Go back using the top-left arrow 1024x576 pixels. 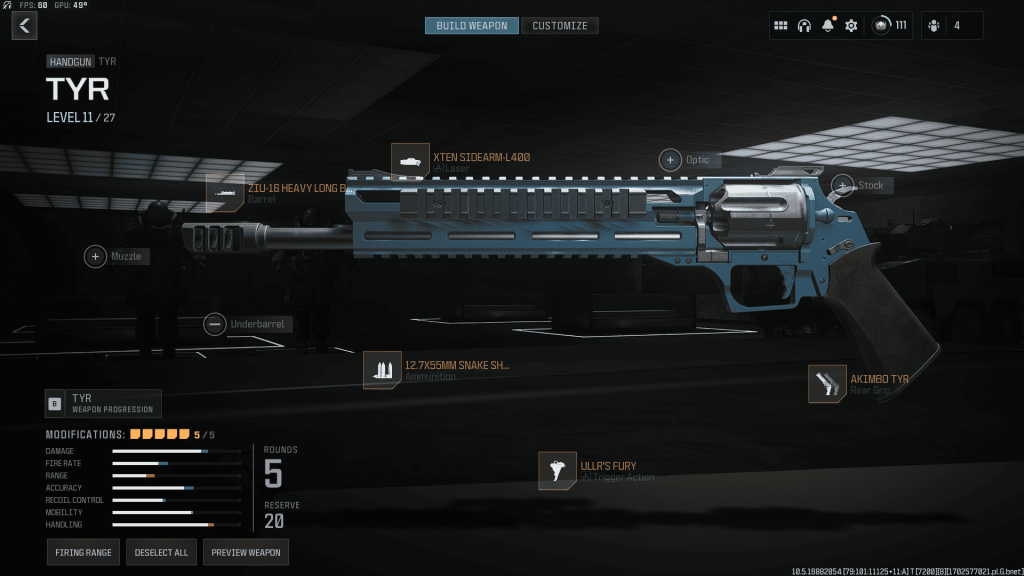pyautogui.click(x=24, y=25)
